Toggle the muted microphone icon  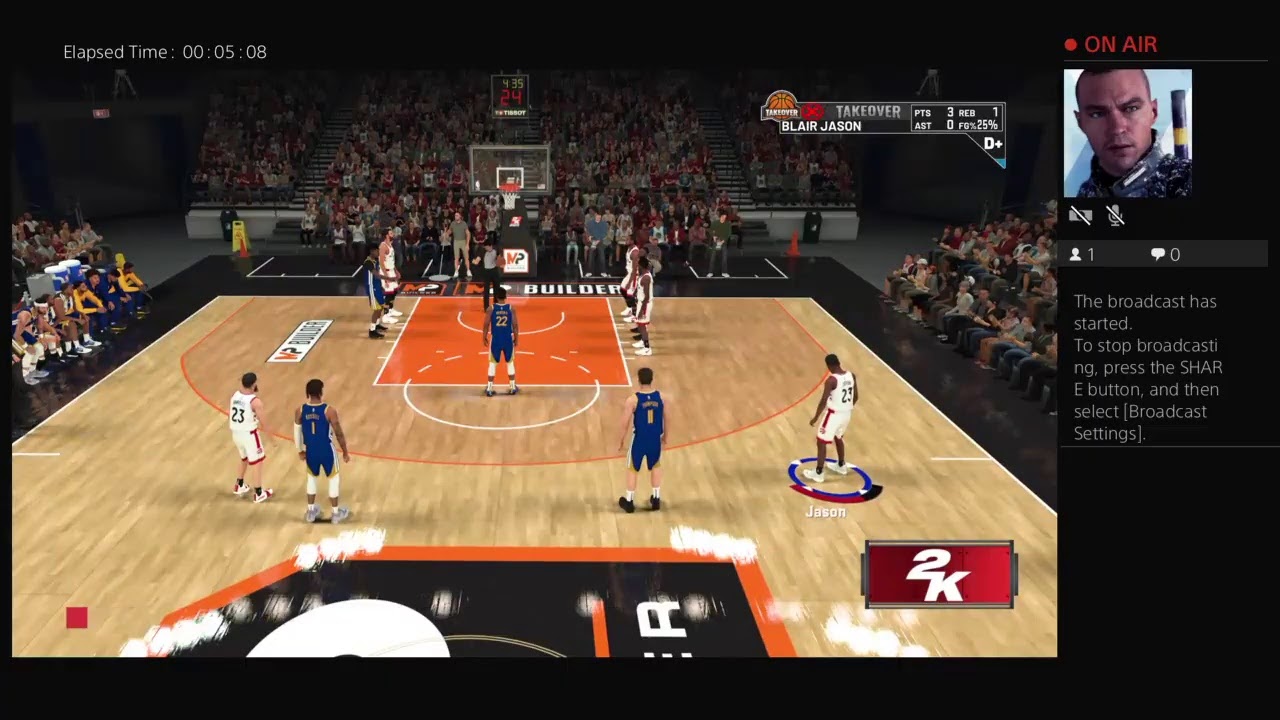1116,215
